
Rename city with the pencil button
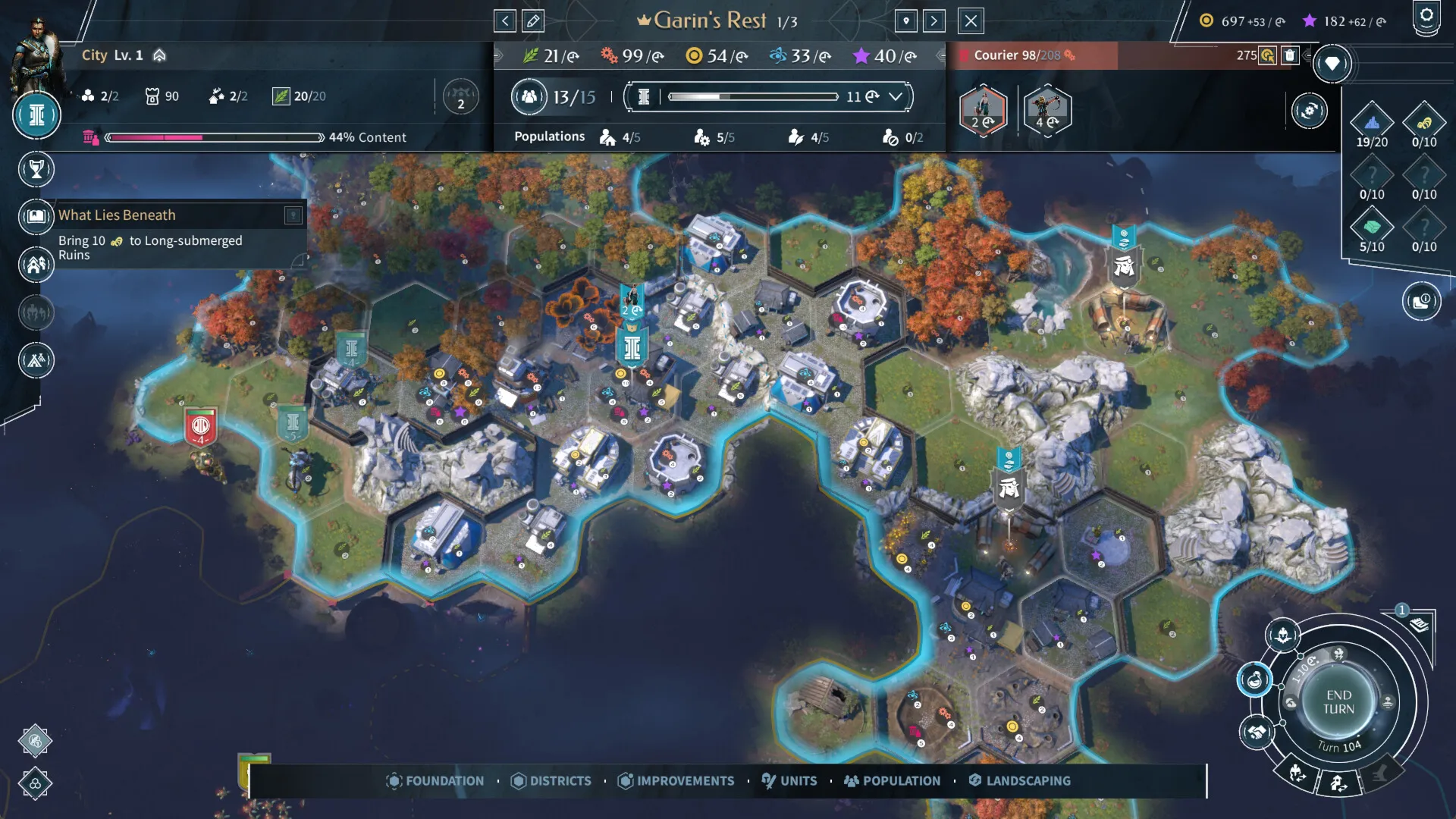click(533, 21)
